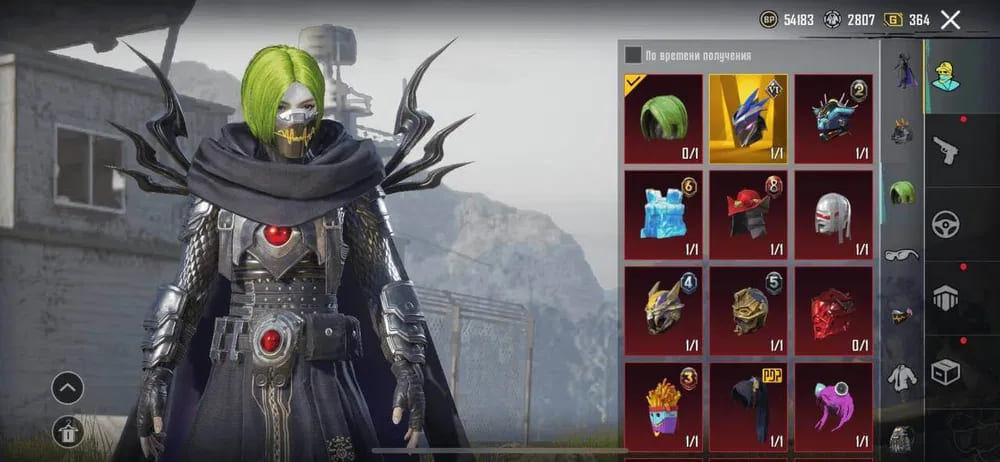This screenshot has width=1000, height=462.
Task: Toggle the "По времени получения" sort checkbox
Action: (x=633, y=55)
